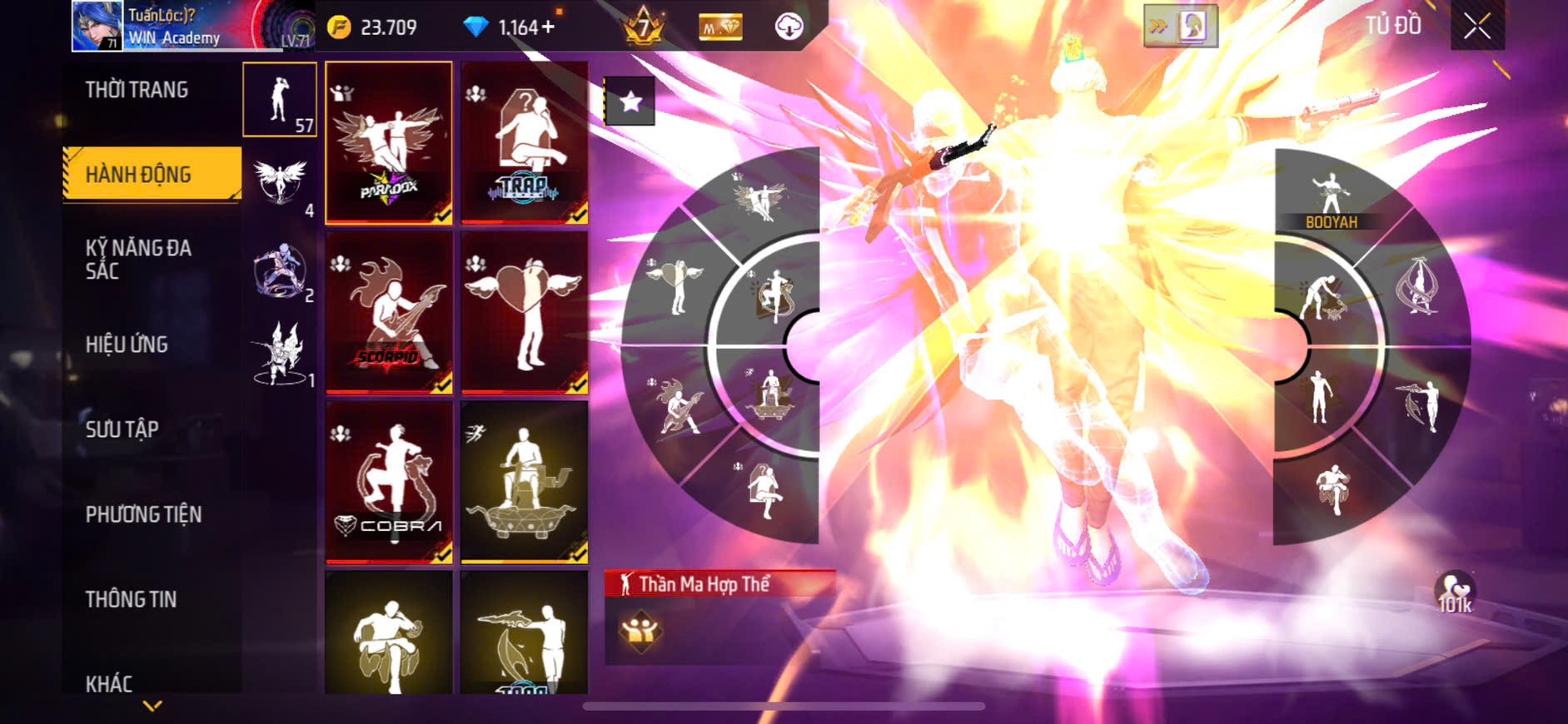The height and width of the screenshot is (724, 1568).
Task: Add diamonds with the plus button
Action: [x=548, y=27]
